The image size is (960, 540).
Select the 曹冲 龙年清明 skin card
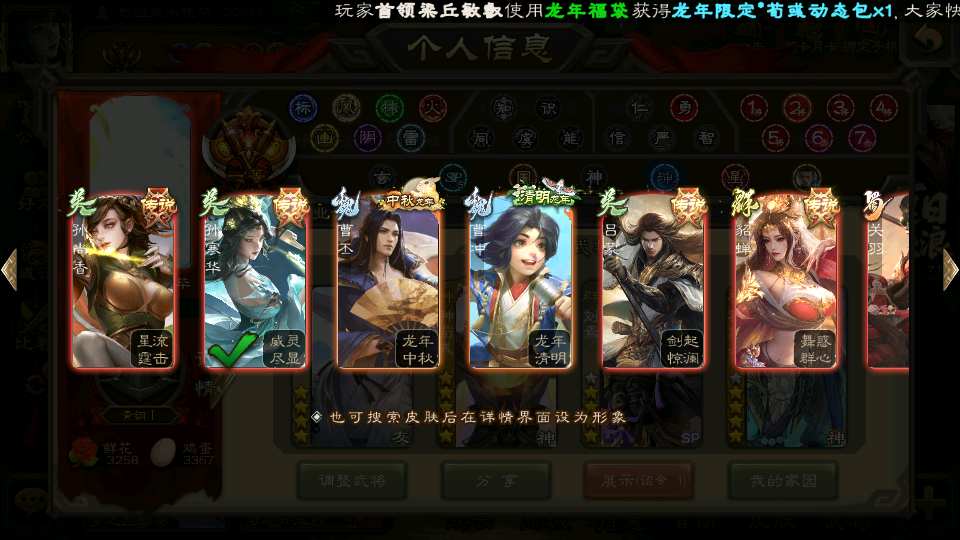click(x=520, y=281)
